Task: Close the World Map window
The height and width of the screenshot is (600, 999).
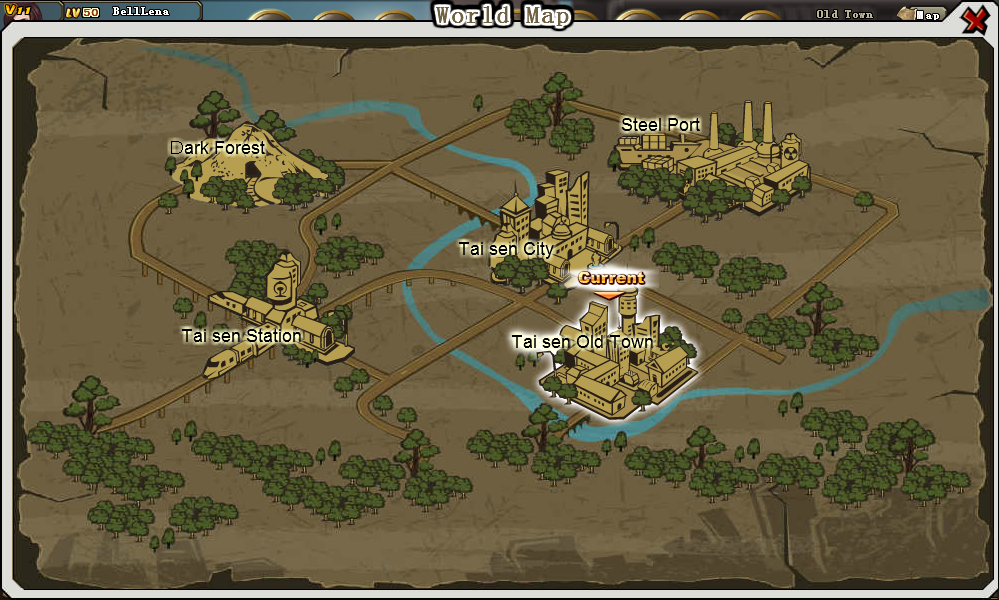Action: (x=975, y=19)
